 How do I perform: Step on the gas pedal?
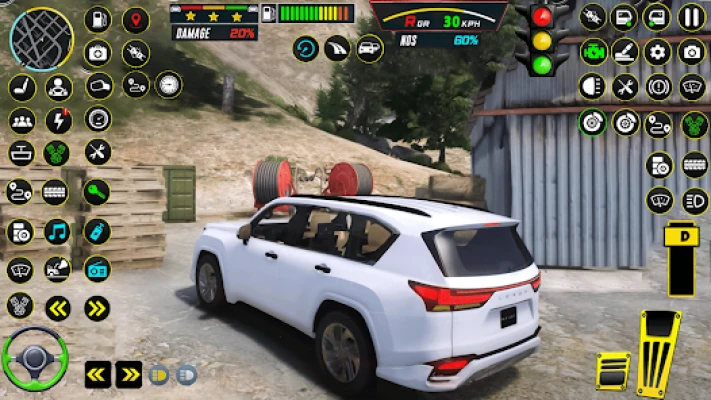[659, 354]
